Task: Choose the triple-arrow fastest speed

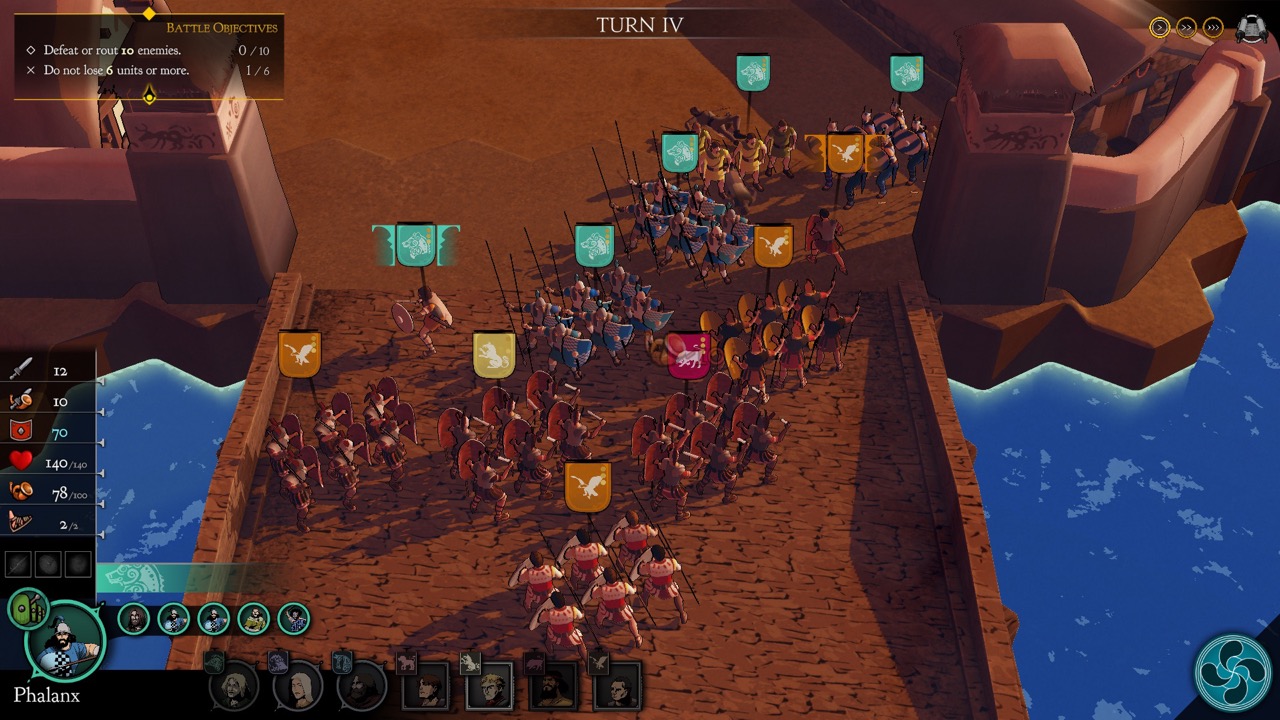Action: [1213, 27]
